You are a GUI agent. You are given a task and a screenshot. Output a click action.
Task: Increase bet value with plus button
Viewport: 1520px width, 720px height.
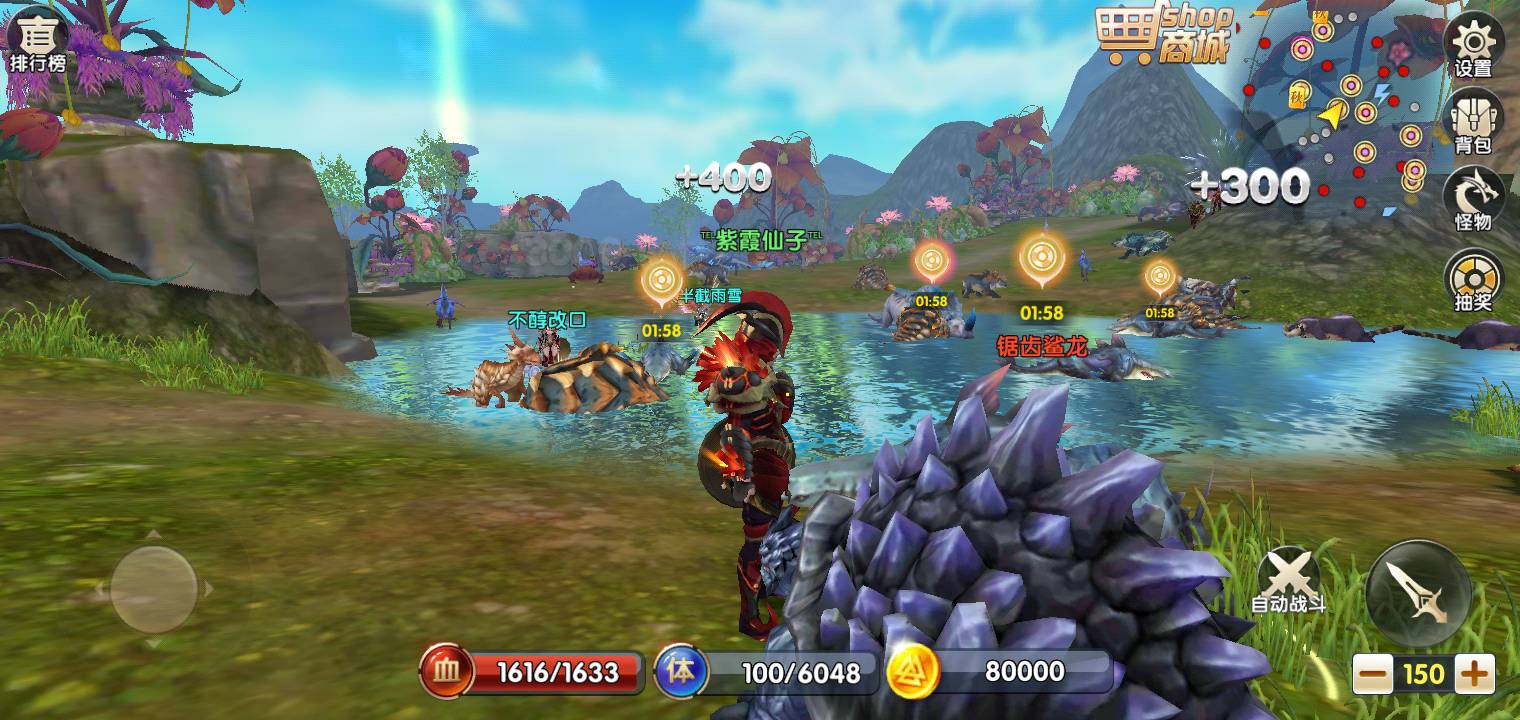click(1474, 674)
